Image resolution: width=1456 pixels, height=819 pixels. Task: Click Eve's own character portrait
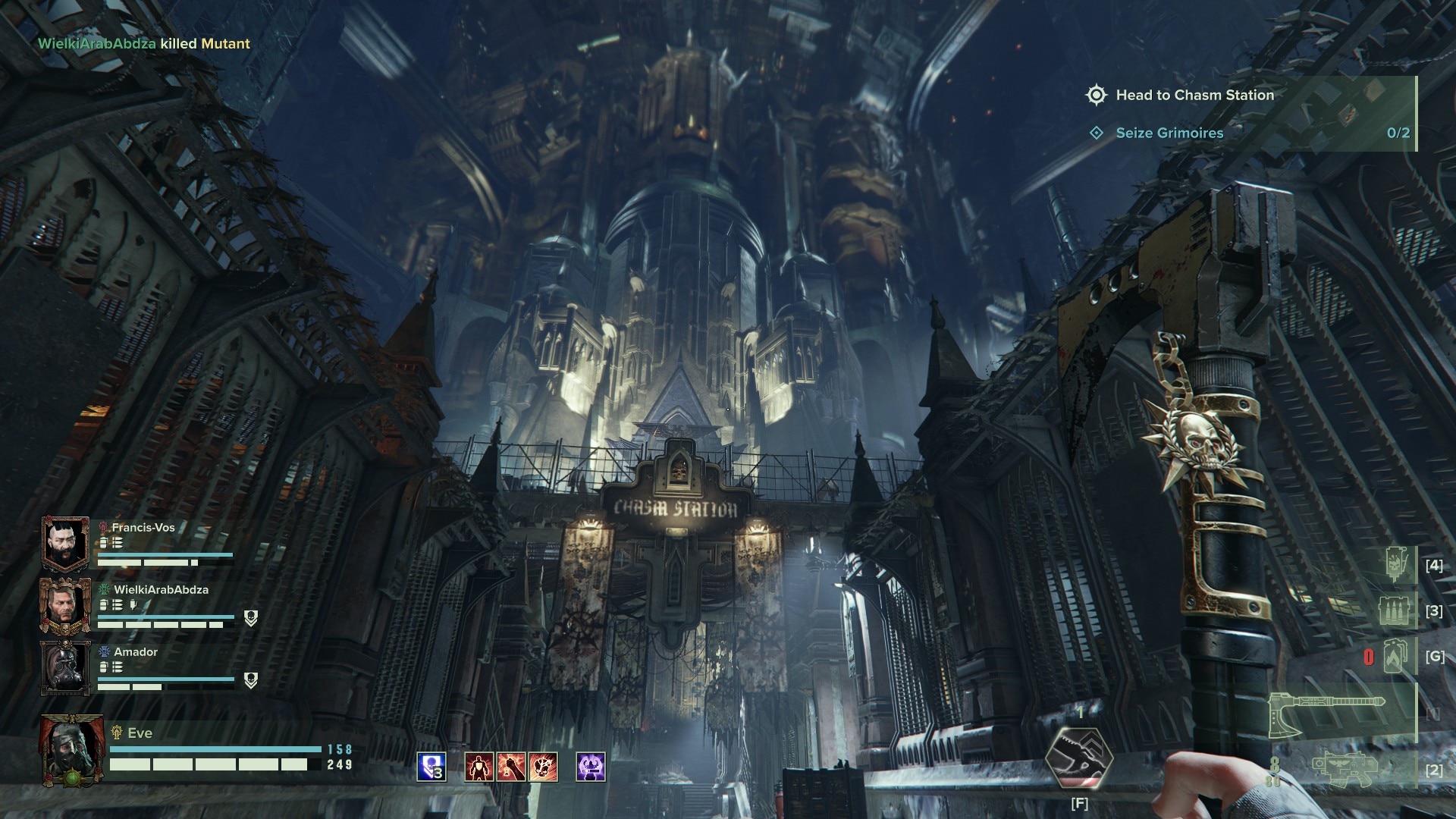click(73, 749)
